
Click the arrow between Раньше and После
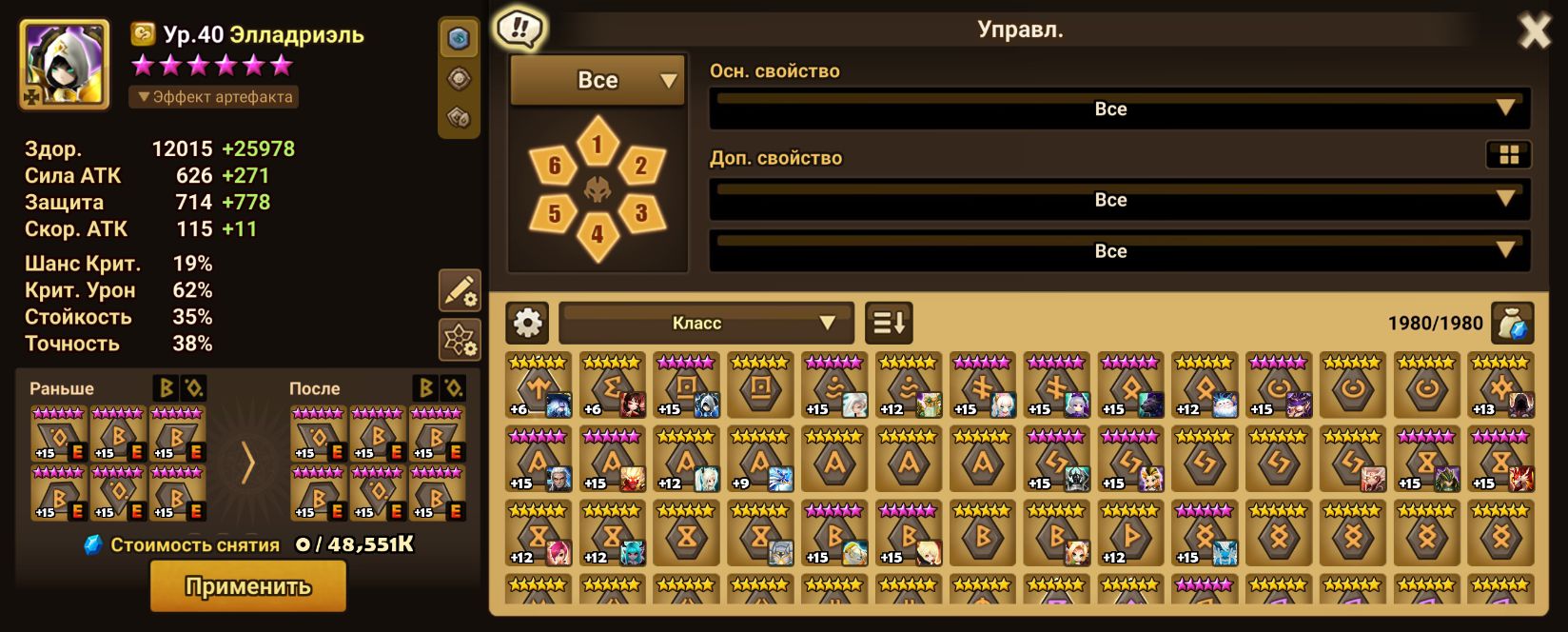pyautogui.click(x=247, y=464)
